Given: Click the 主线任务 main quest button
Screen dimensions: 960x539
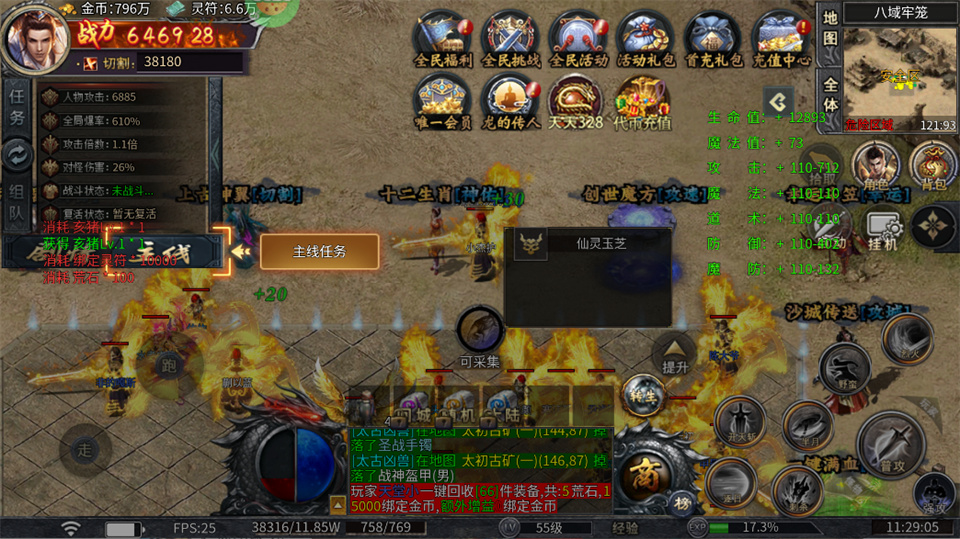Looking at the screenshot, I should (x=320, y=252).
